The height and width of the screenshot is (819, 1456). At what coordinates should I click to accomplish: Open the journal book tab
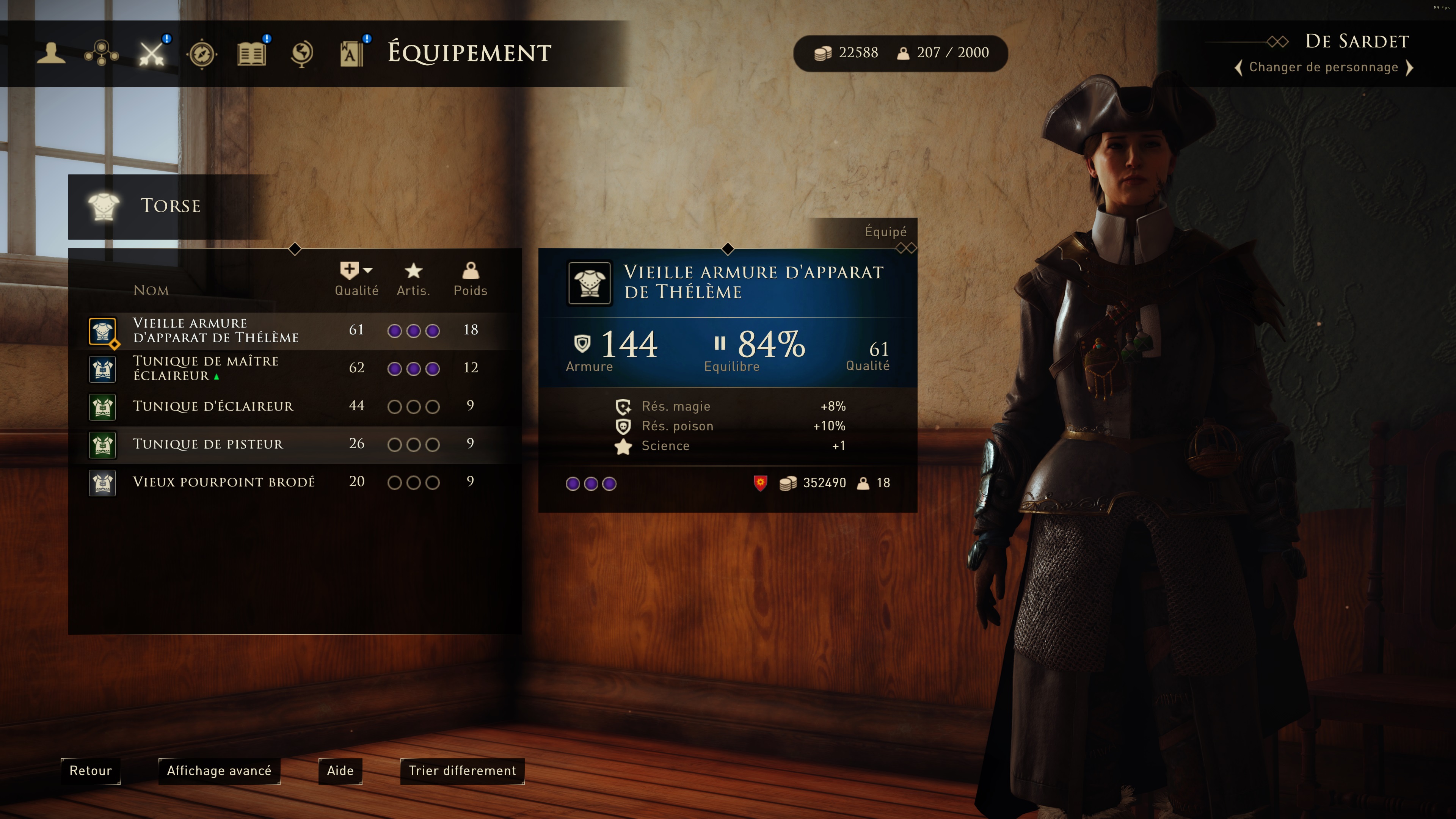pyautogui.click(x=251, y=54)
